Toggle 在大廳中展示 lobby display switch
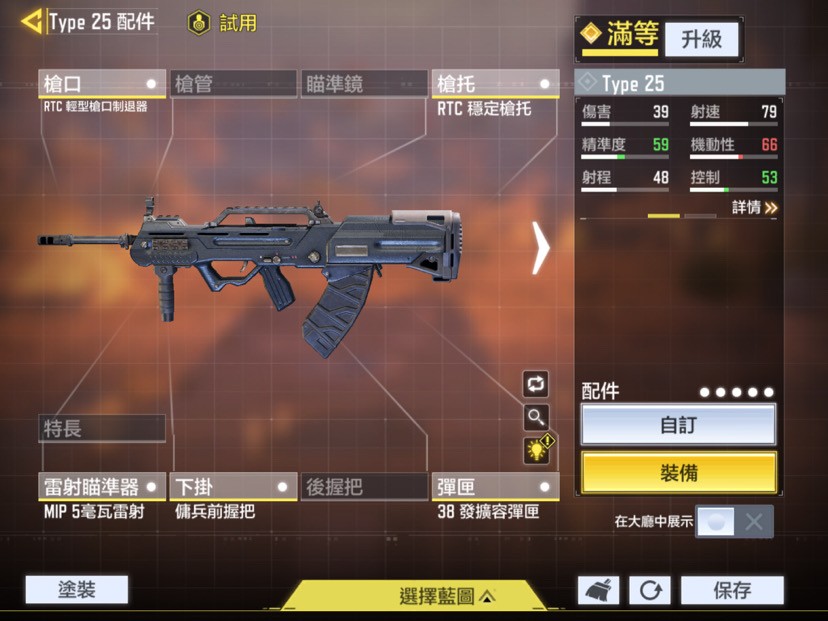Image resolution: width=828 pixels, height=621 pixels. [734, 521]
